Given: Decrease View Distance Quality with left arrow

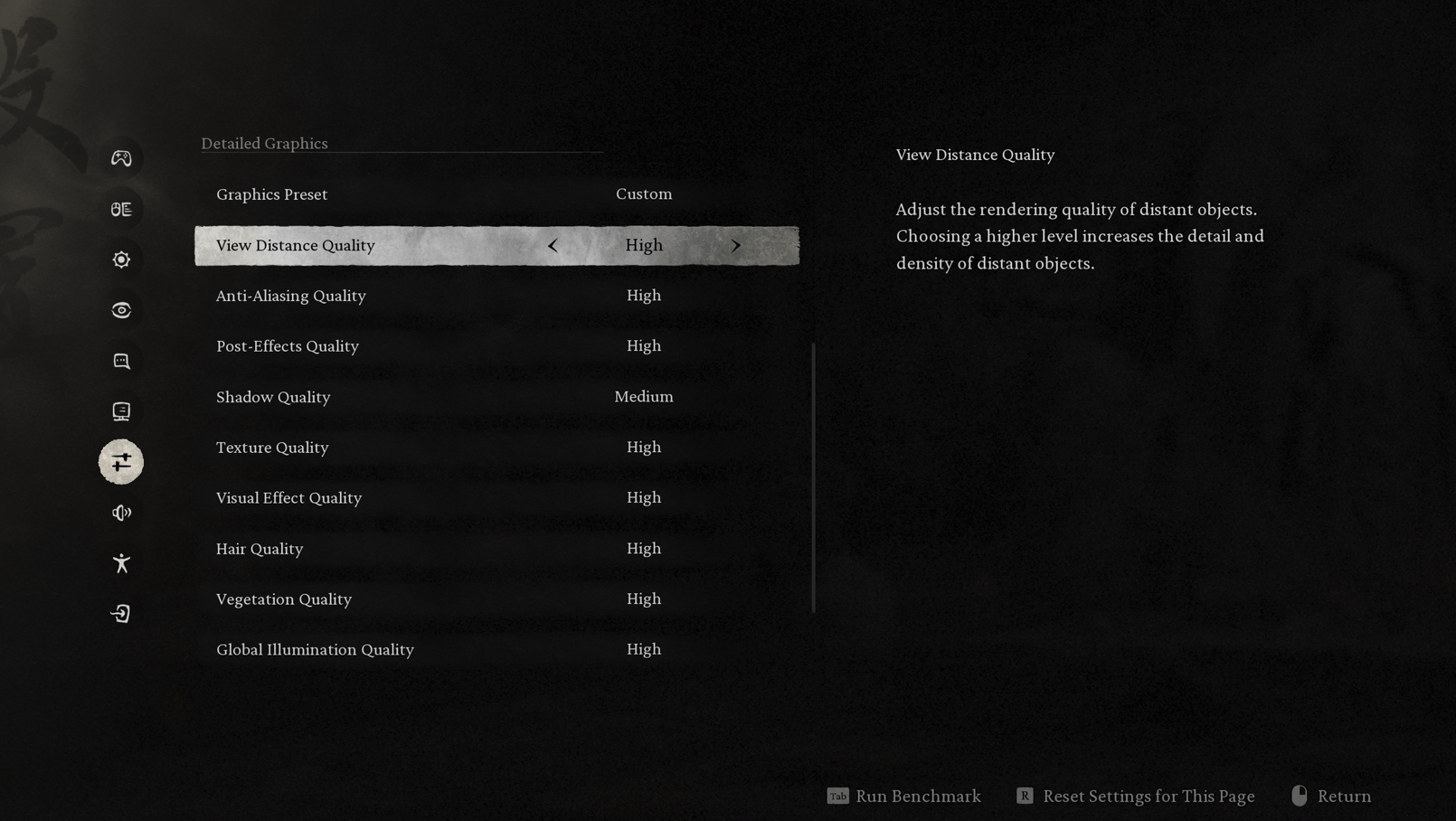Looking at the screenshot, I should click(553, 246).
